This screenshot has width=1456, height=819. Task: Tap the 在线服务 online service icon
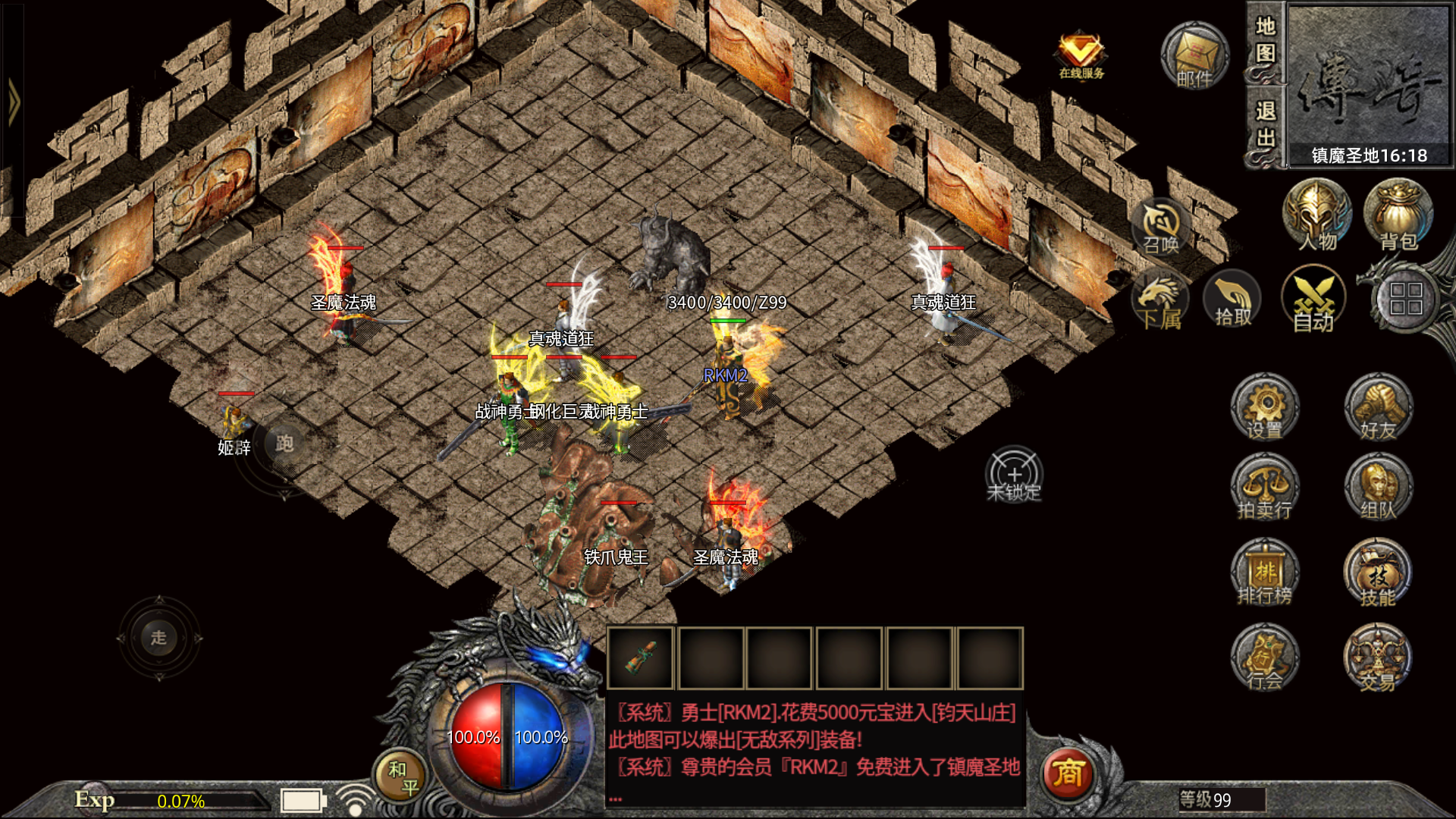[1081, 55]
